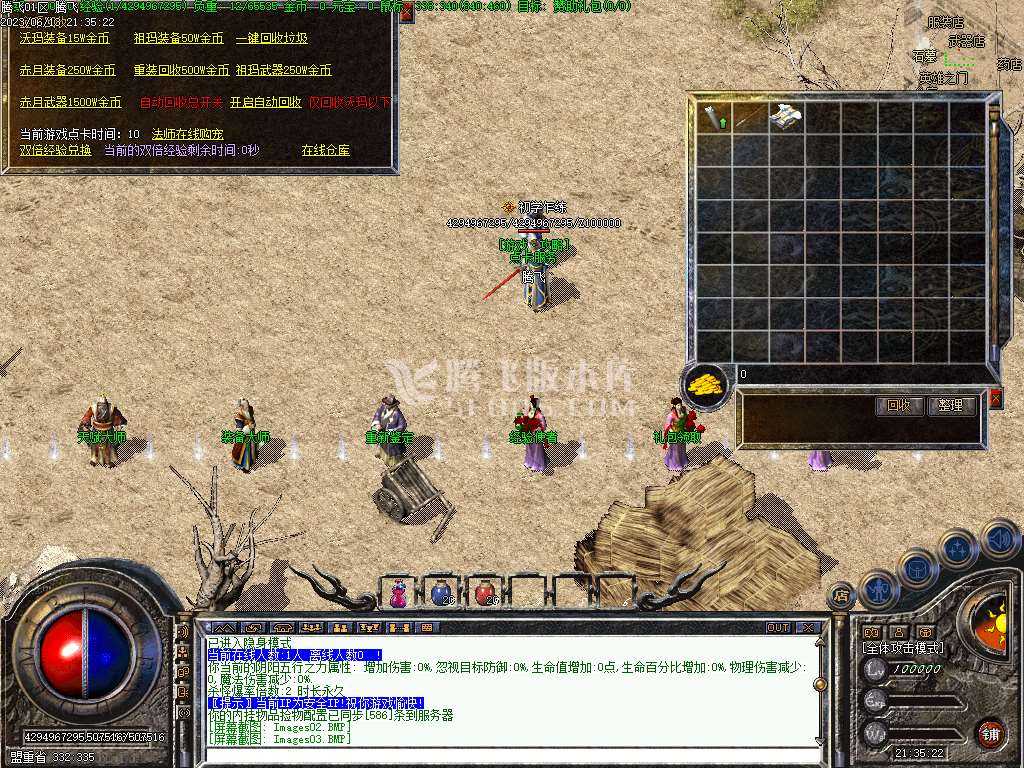
Task: Choose the 赤月武器1500W金币 option
Action: [71, 103]
